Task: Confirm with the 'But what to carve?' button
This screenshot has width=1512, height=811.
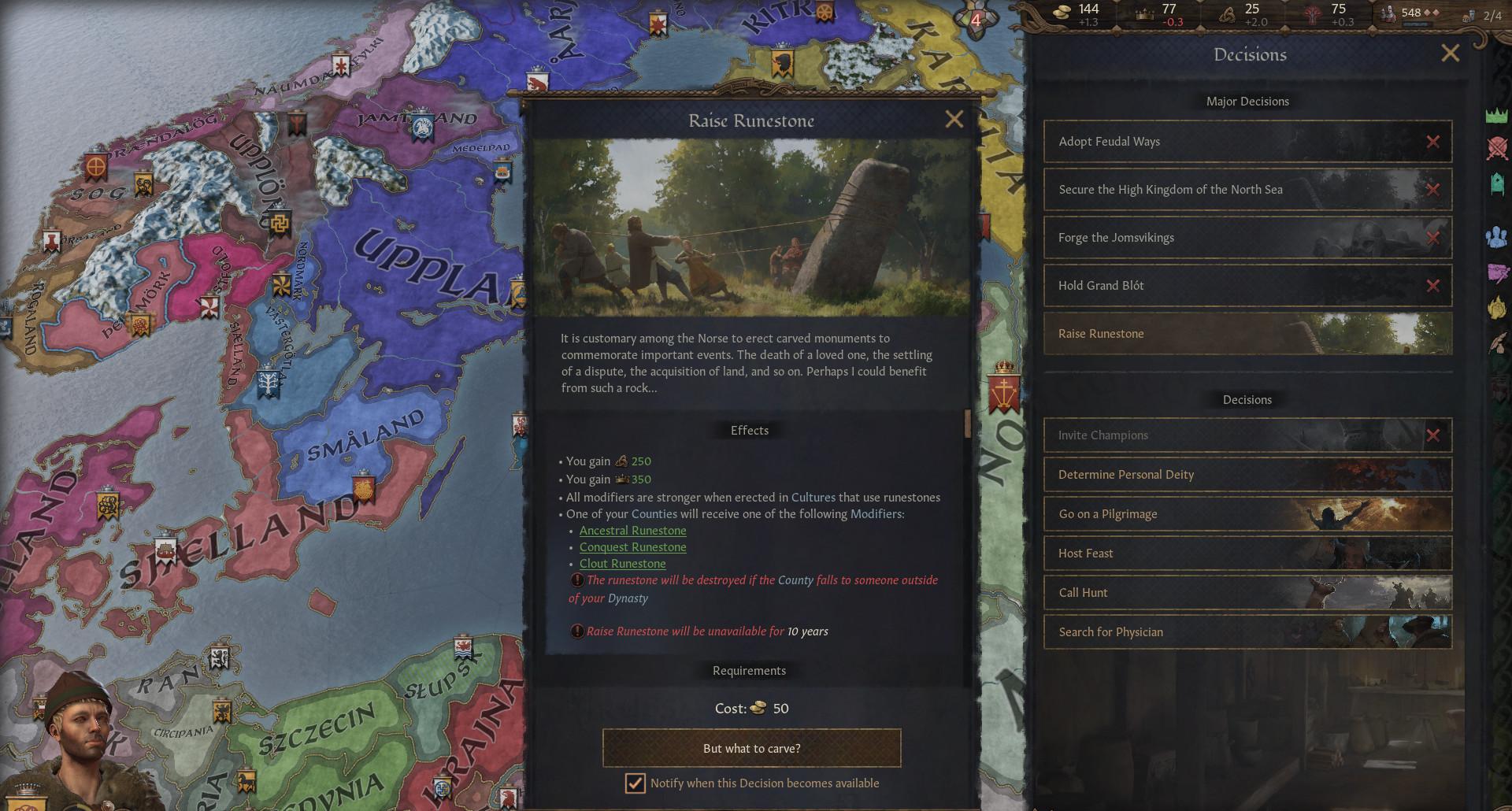Action: [751, 748]
